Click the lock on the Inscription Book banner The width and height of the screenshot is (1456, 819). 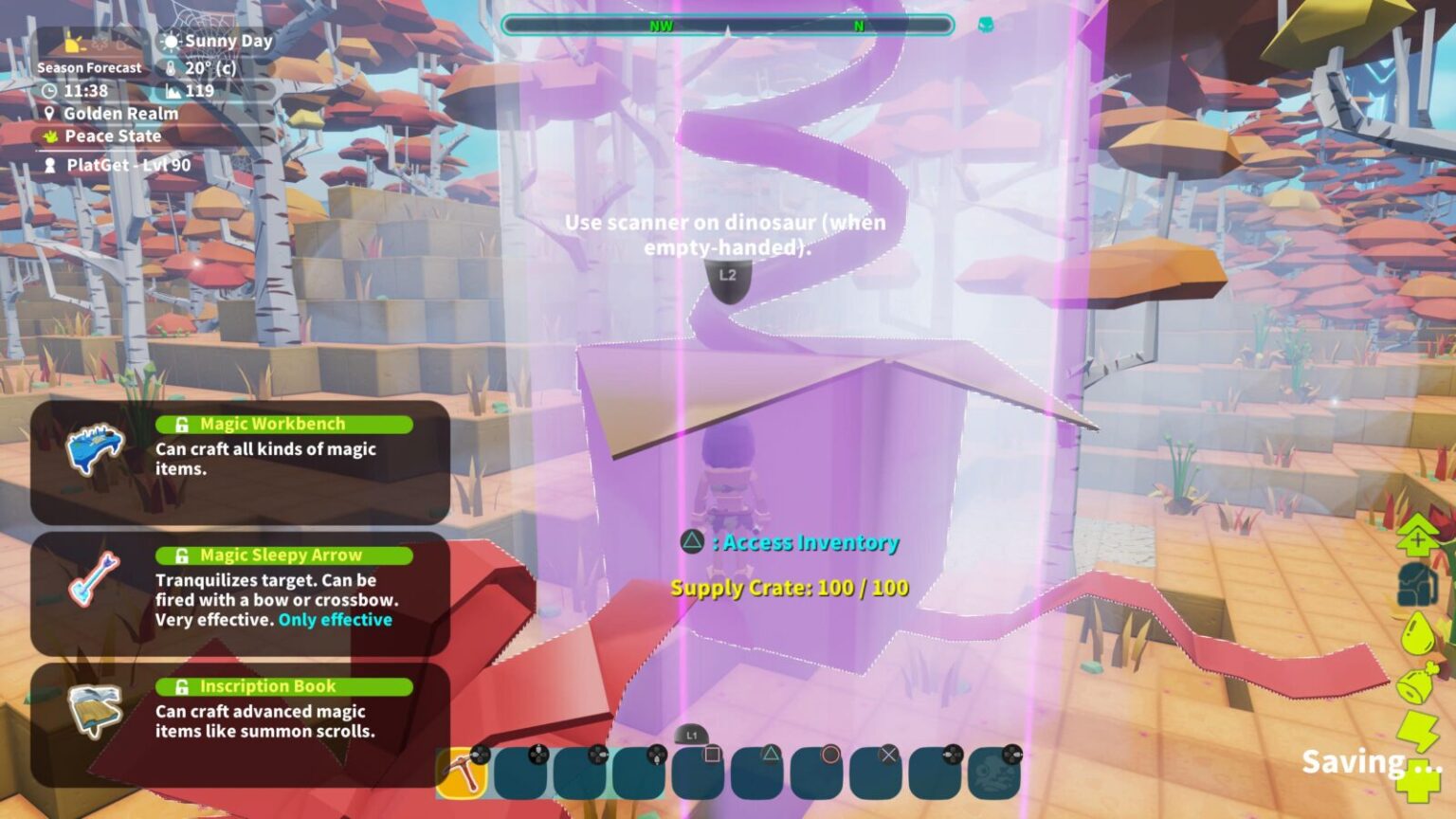(180, 685)
